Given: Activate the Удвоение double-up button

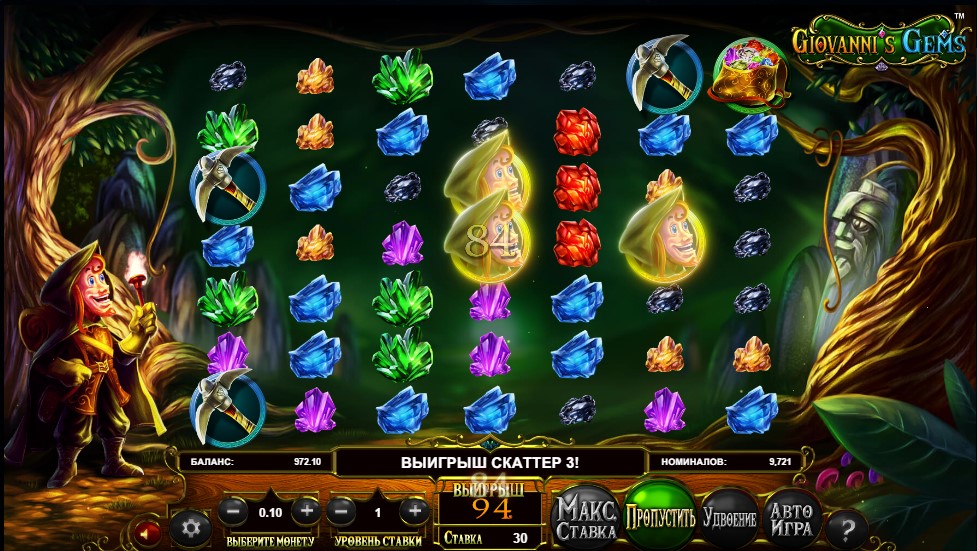Looking at the screenshot, I should (x=729, y=518).
